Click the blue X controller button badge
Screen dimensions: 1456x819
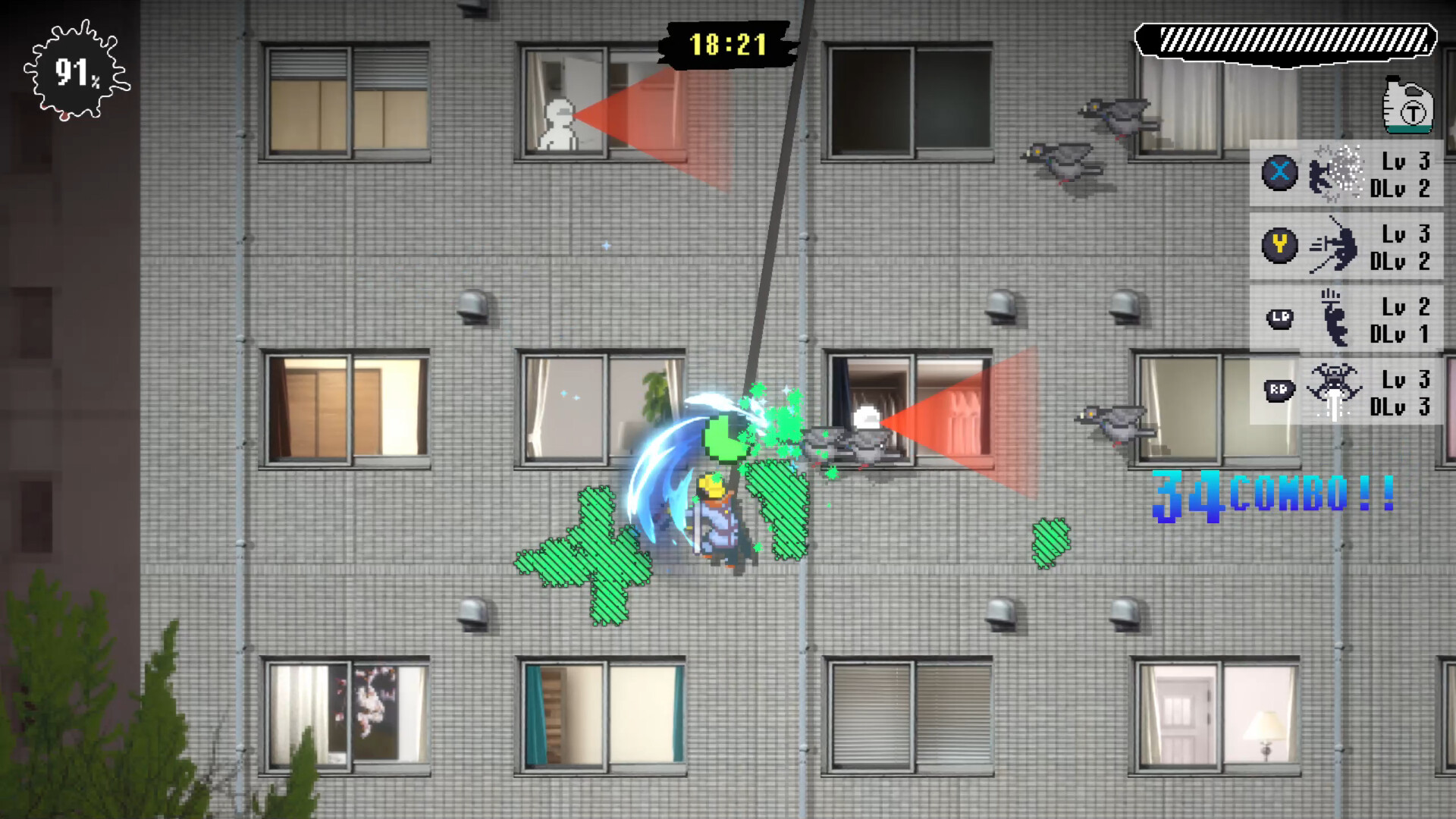click(x=1280, y=172)
